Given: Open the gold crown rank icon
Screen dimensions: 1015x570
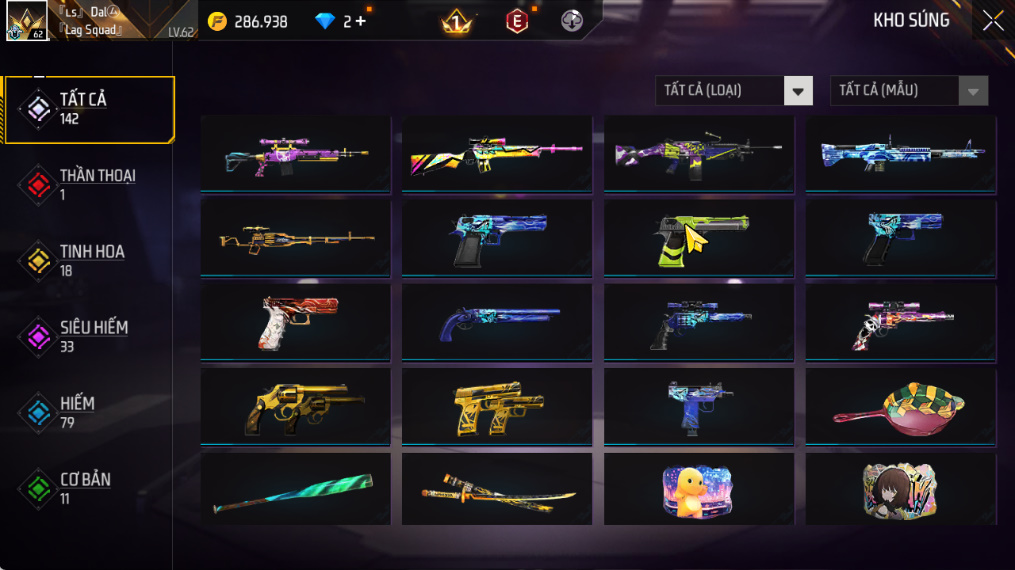Looking at the screenshot, I should 457,21.
